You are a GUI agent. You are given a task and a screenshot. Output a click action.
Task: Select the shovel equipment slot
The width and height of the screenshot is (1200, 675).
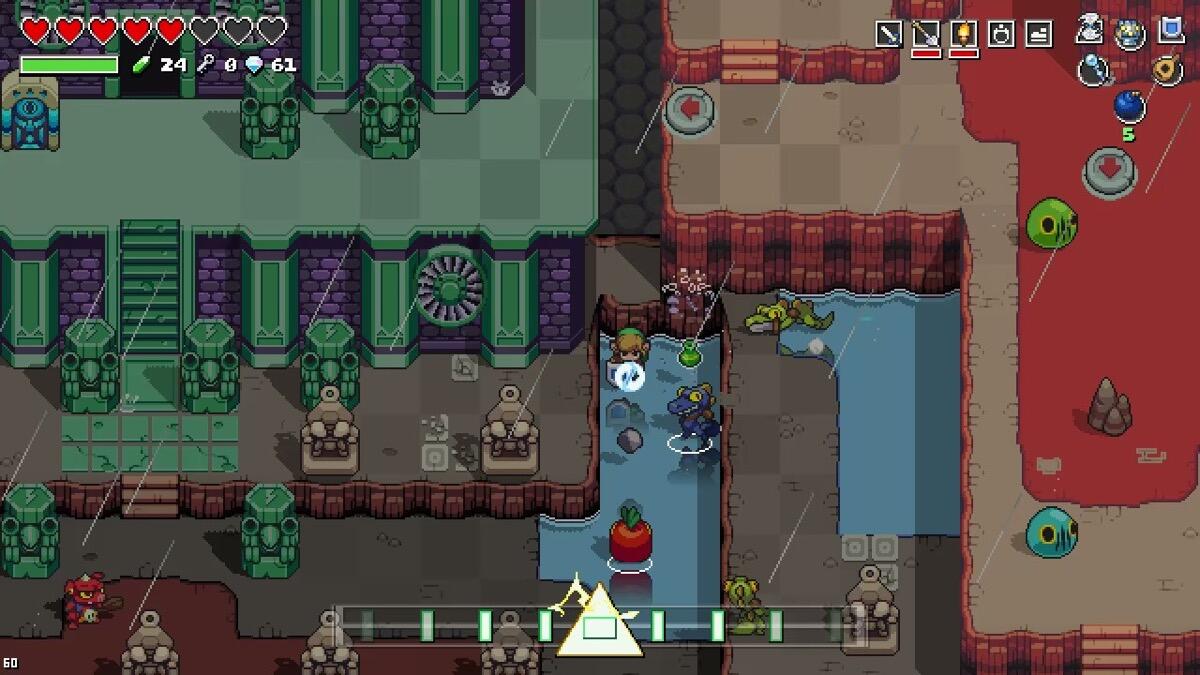point(926,34)
